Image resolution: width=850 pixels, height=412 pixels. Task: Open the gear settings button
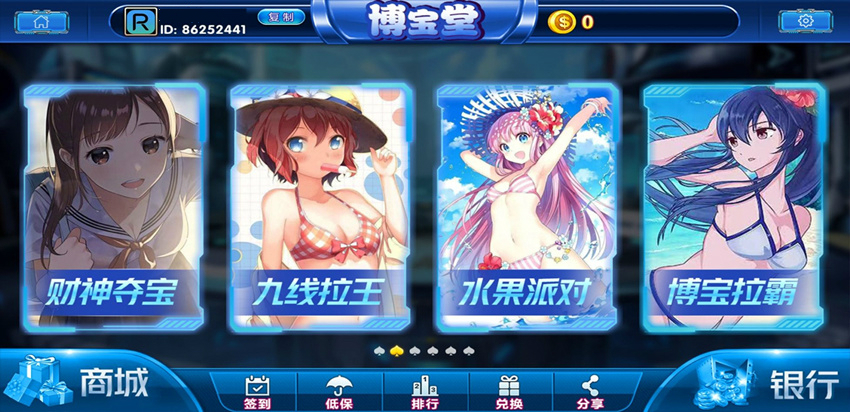click(803, 21)
